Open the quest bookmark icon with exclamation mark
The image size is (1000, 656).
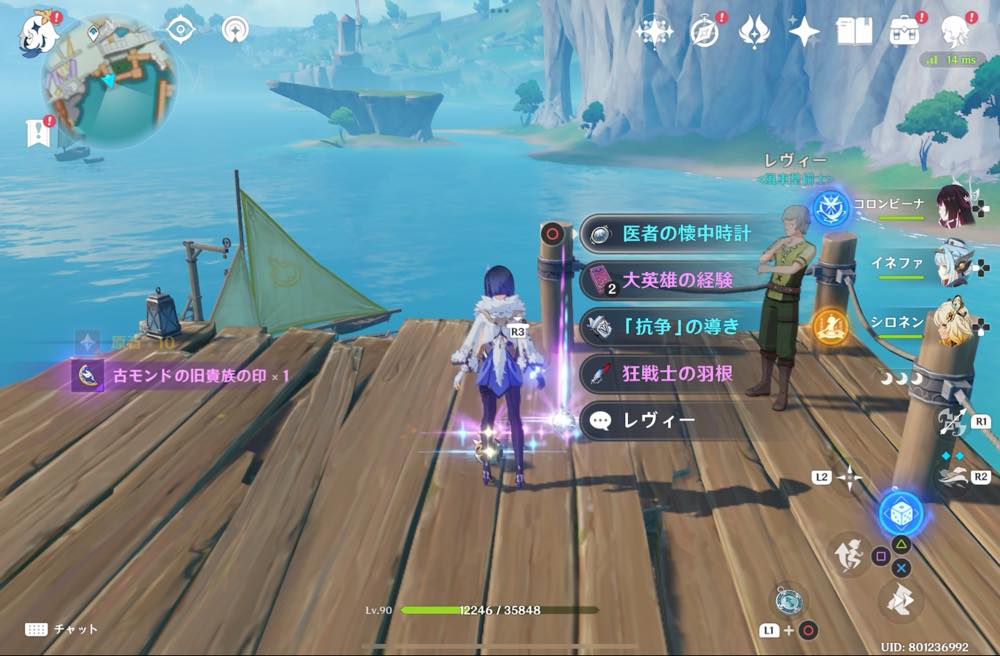pos(39,131)
